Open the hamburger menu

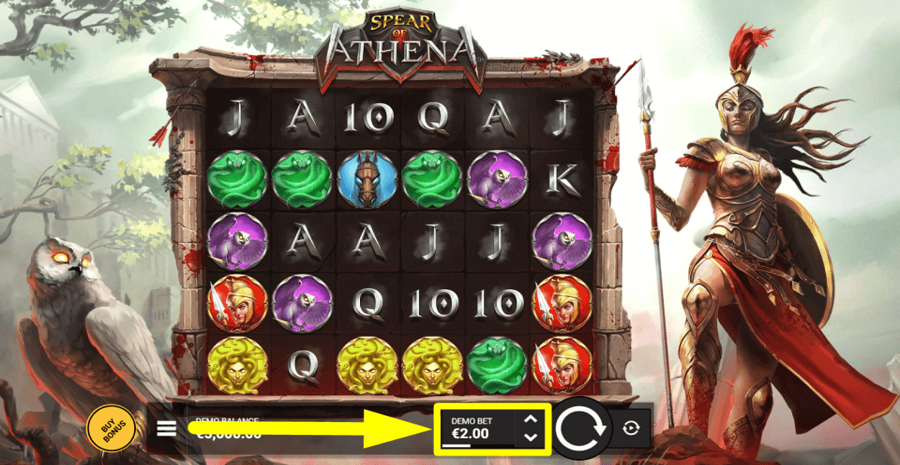coord(167,429)
